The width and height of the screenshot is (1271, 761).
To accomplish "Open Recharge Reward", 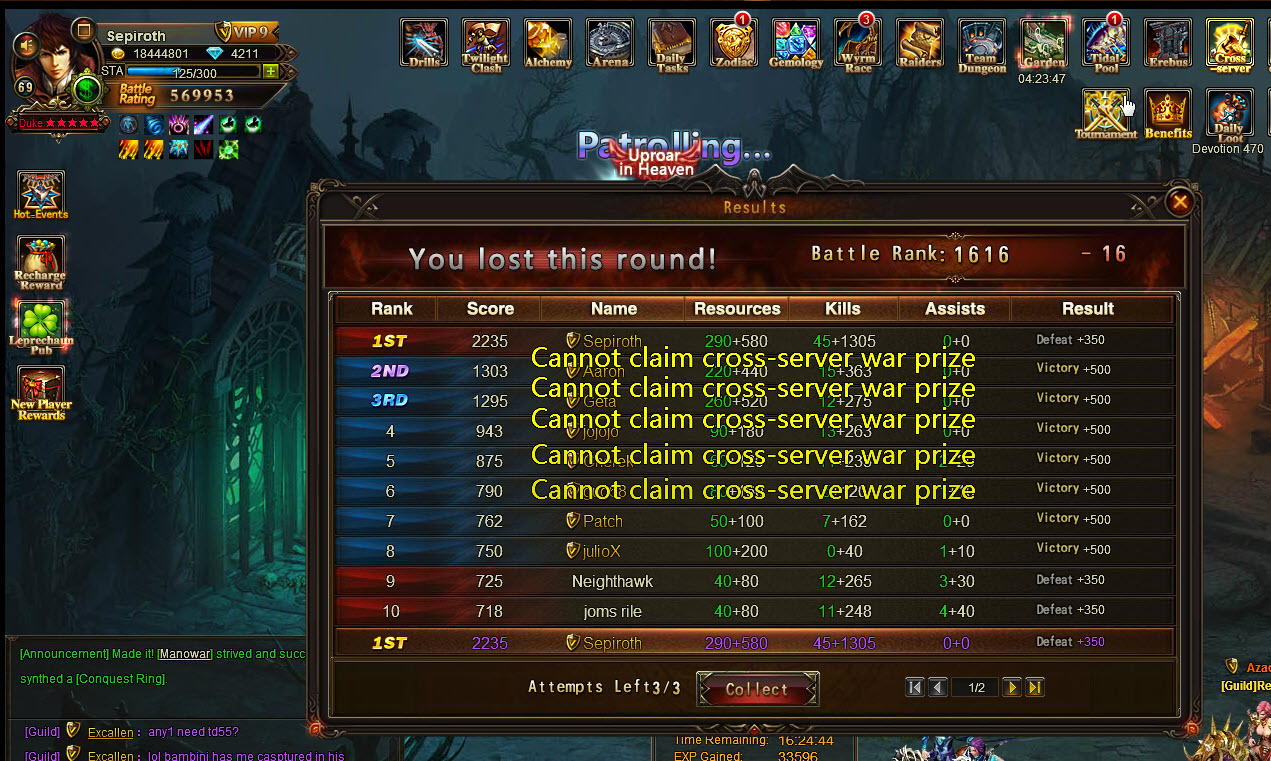I will [x=41, y=260].
